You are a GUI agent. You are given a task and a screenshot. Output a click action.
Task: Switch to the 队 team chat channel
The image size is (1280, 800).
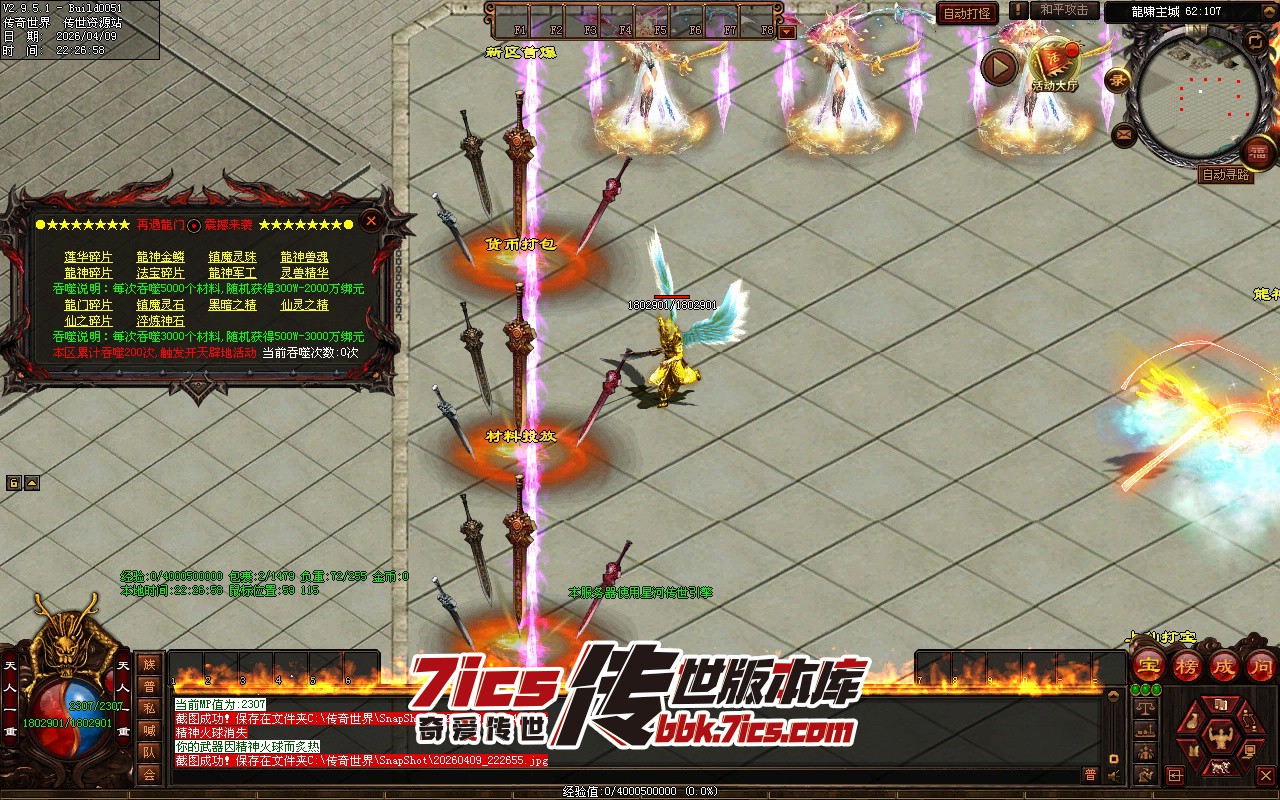[149, 752]
